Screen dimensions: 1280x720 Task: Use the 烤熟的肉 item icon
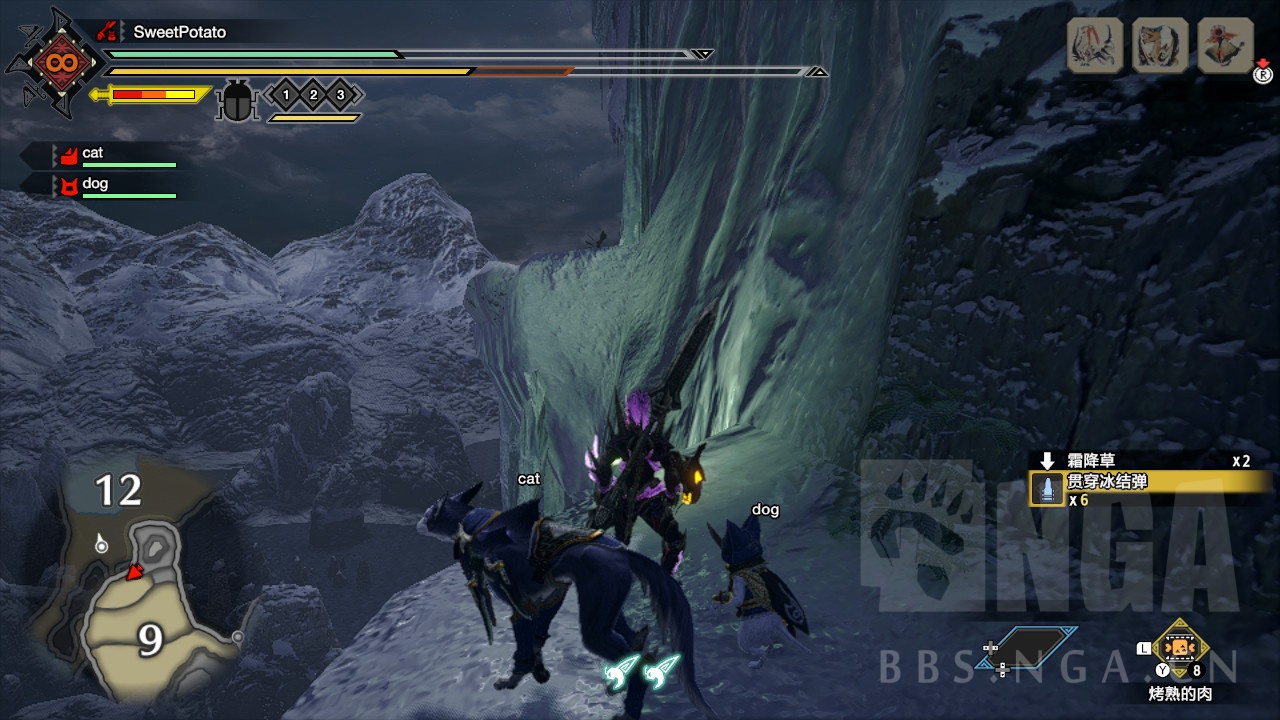[1181, 649]
